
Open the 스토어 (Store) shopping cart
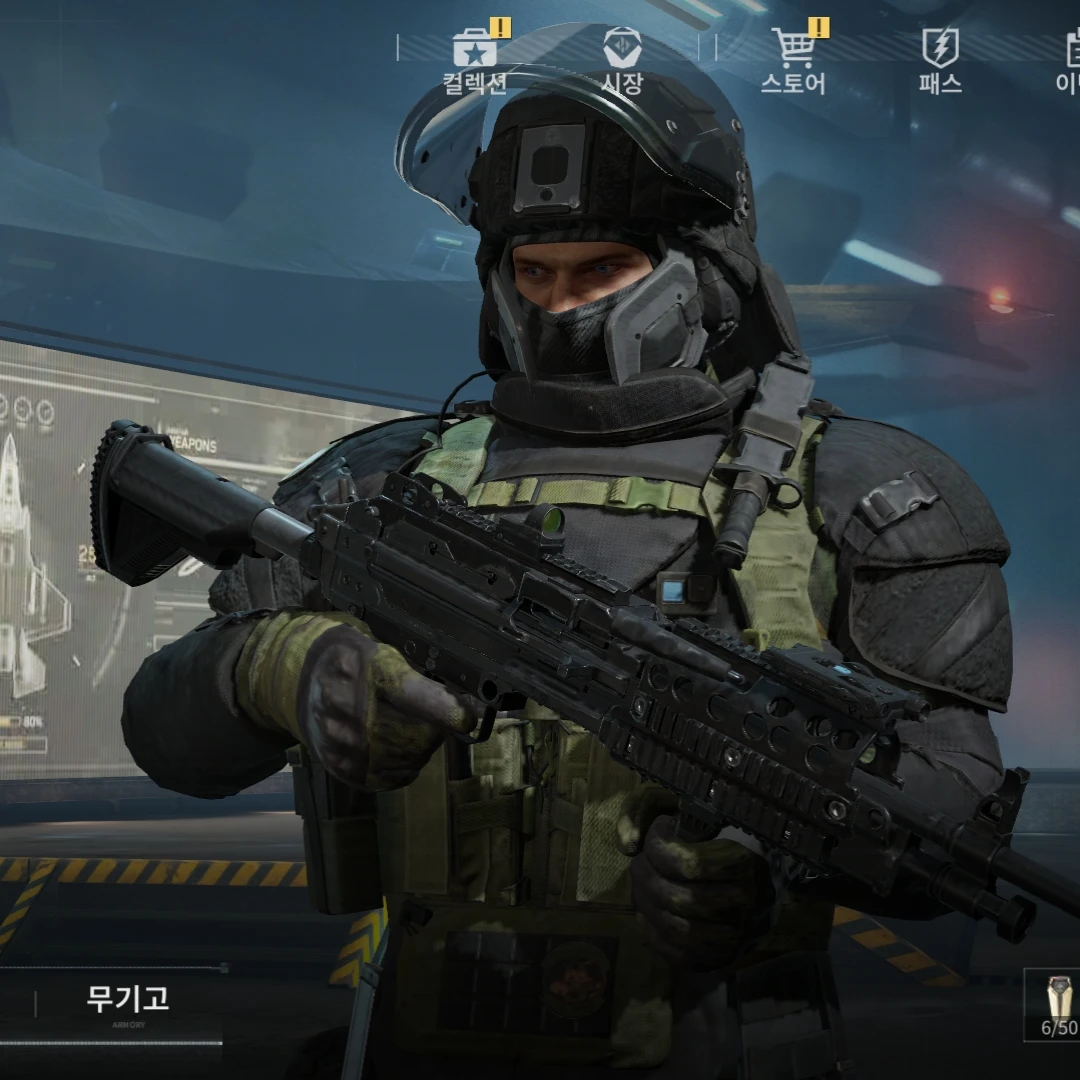pyautogui.click(x=793, y=60)
